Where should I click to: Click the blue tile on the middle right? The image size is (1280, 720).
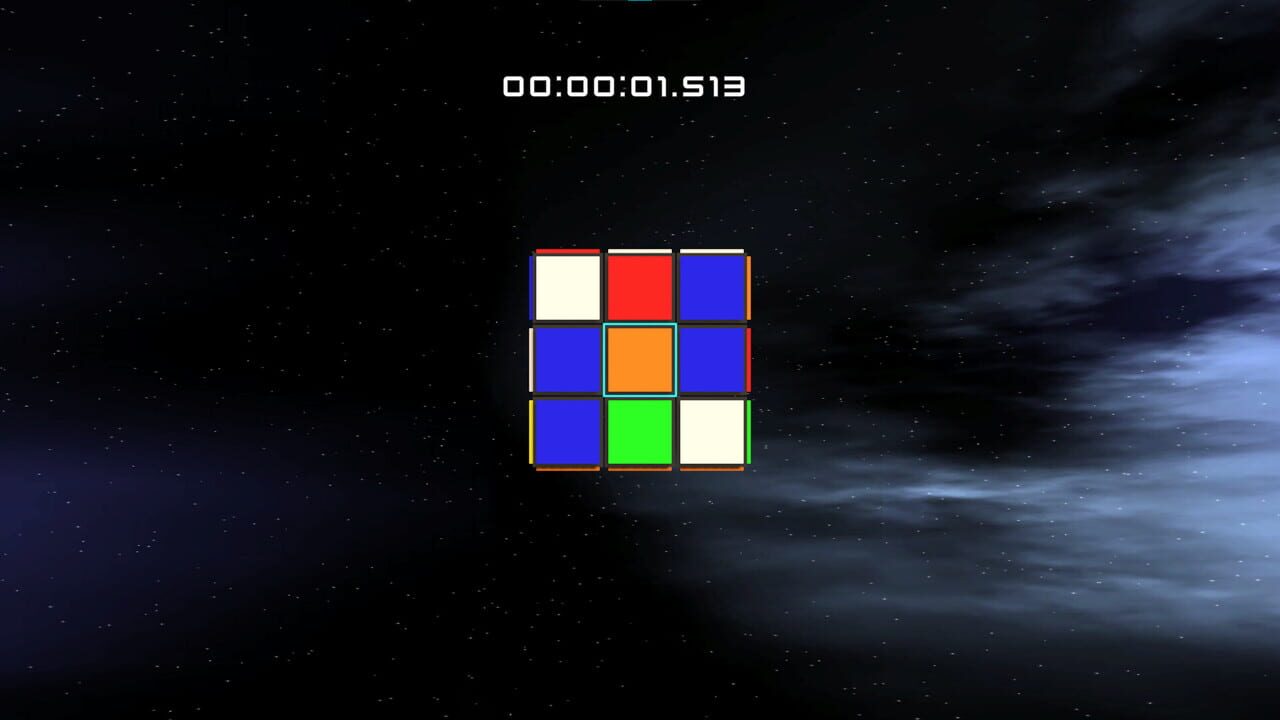point(712,359)
